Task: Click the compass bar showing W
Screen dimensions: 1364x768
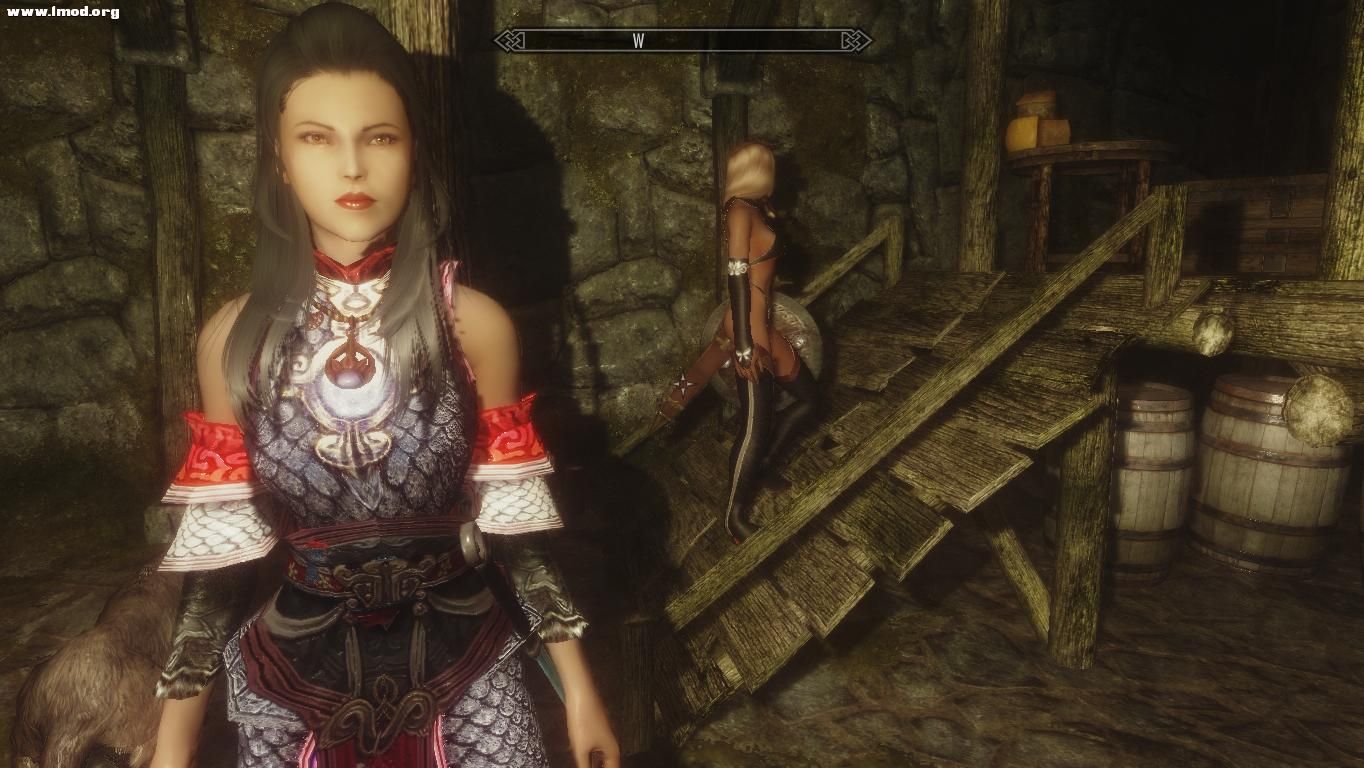Action: coord(682,41)
